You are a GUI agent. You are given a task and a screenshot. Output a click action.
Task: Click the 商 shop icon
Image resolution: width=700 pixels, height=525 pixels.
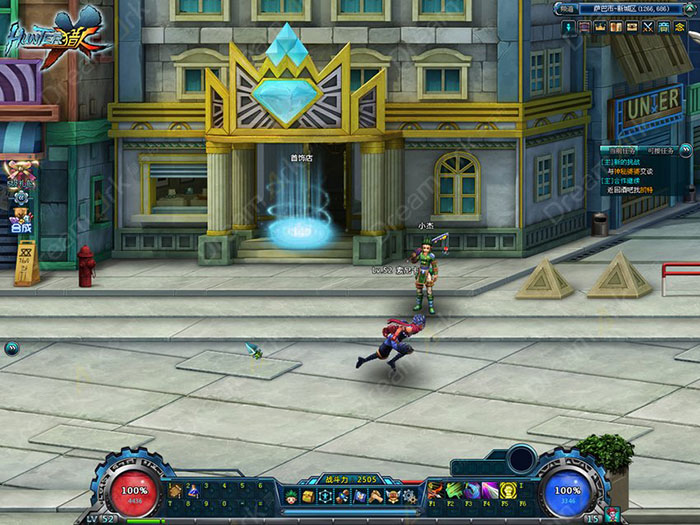[680, 27]
